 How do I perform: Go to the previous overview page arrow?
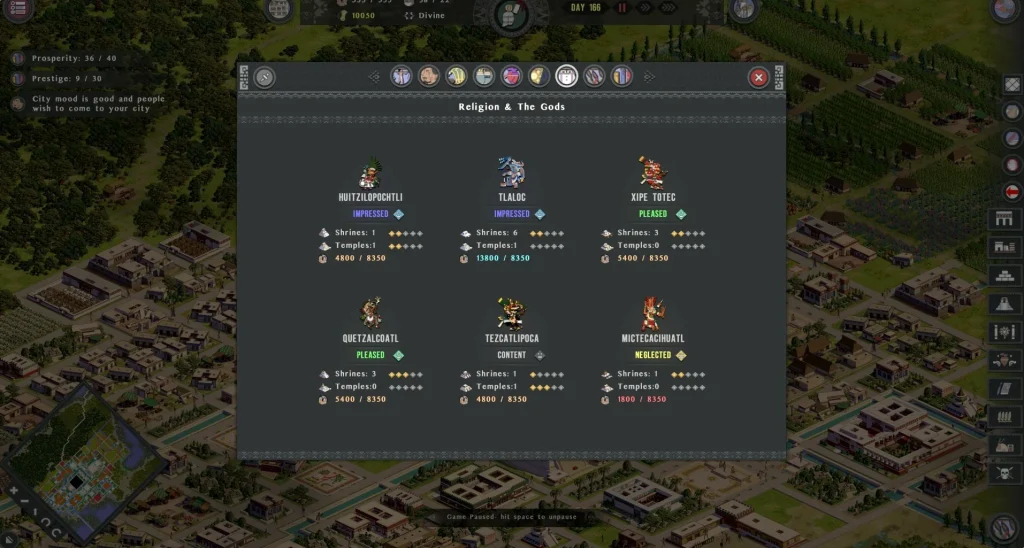375,77
